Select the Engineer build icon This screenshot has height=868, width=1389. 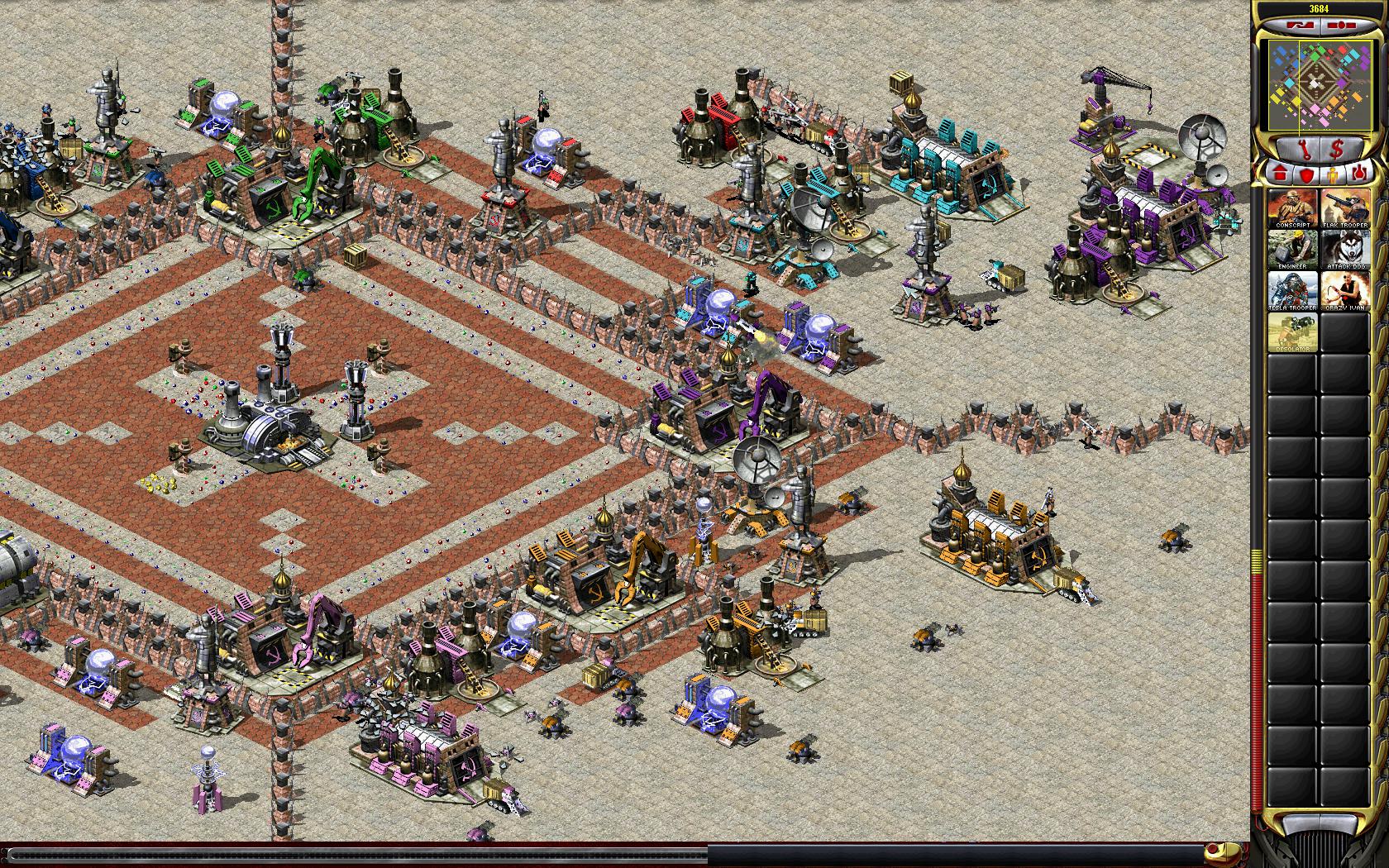coord(1292,250)
